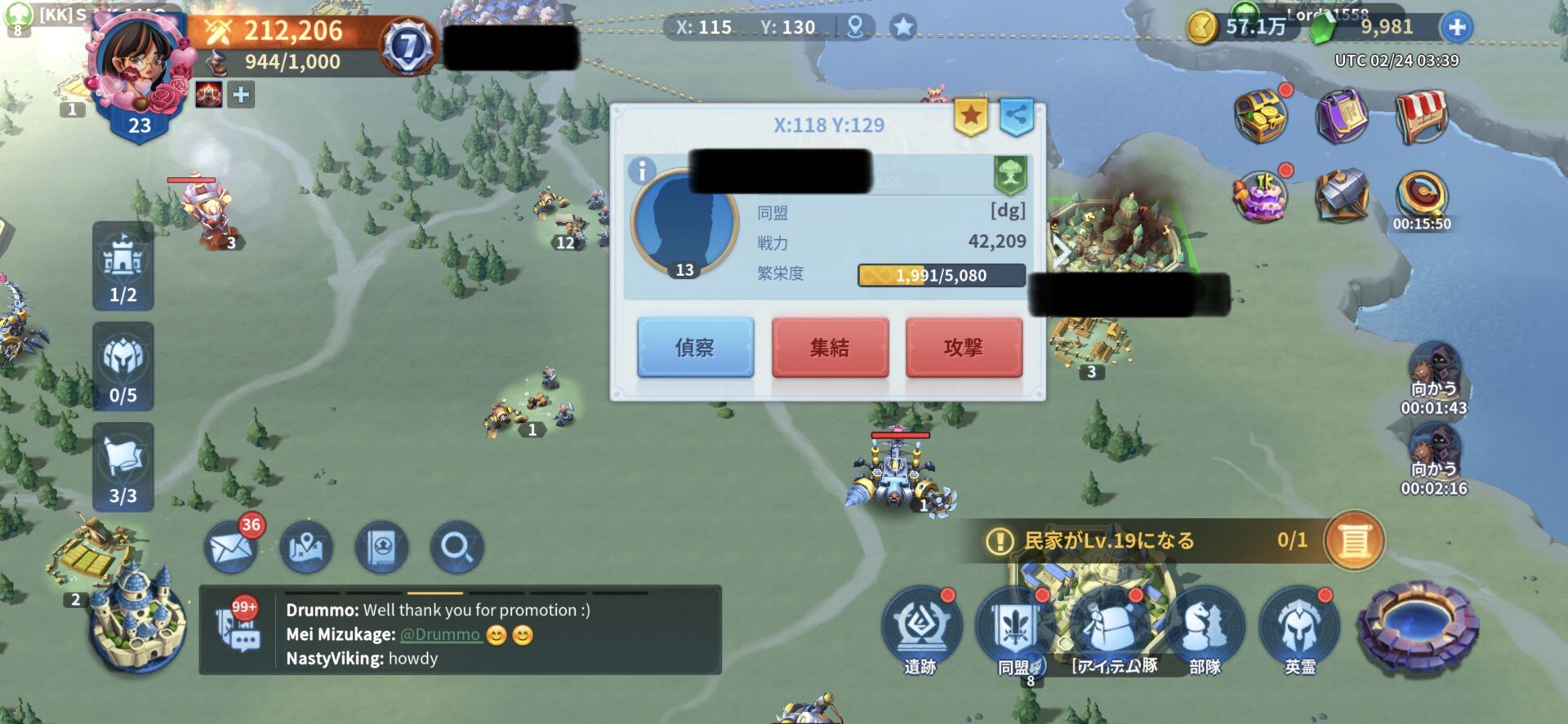1568x724 pixels.
Task: Open the striped awning shop icon
Action: pos(1422,117)
